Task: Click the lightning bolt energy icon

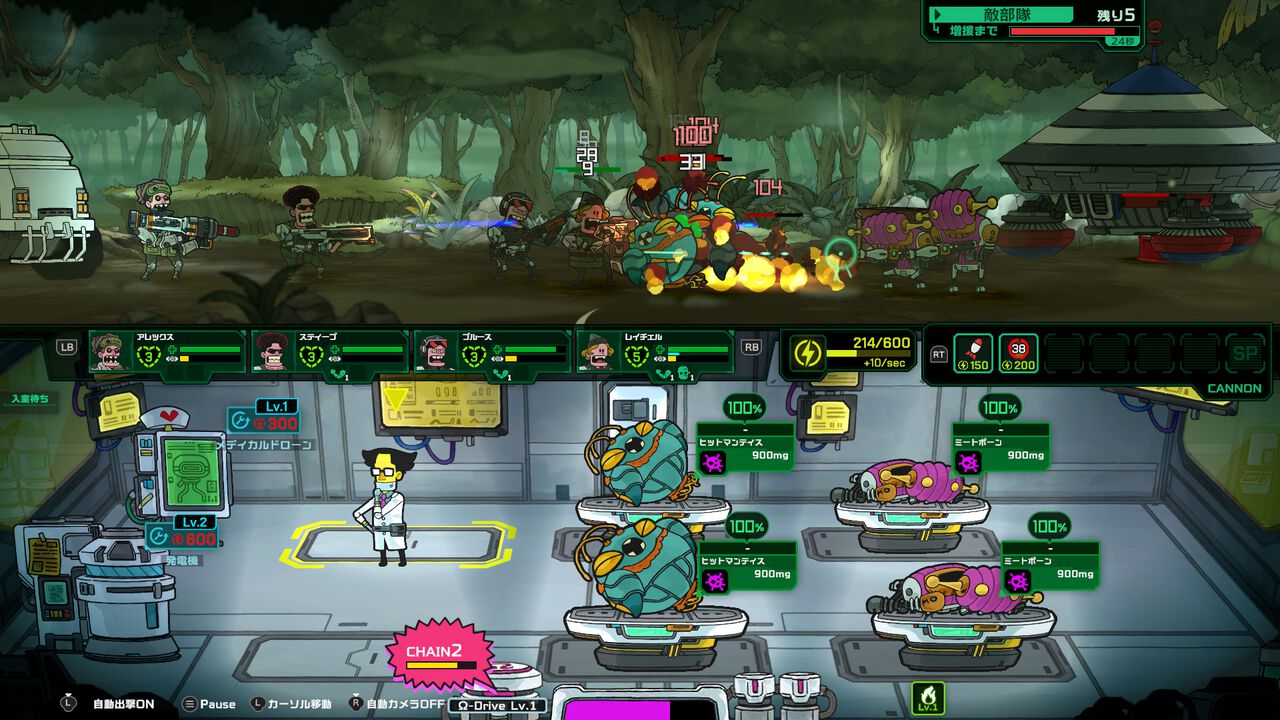Action: [x=808, y=352]
